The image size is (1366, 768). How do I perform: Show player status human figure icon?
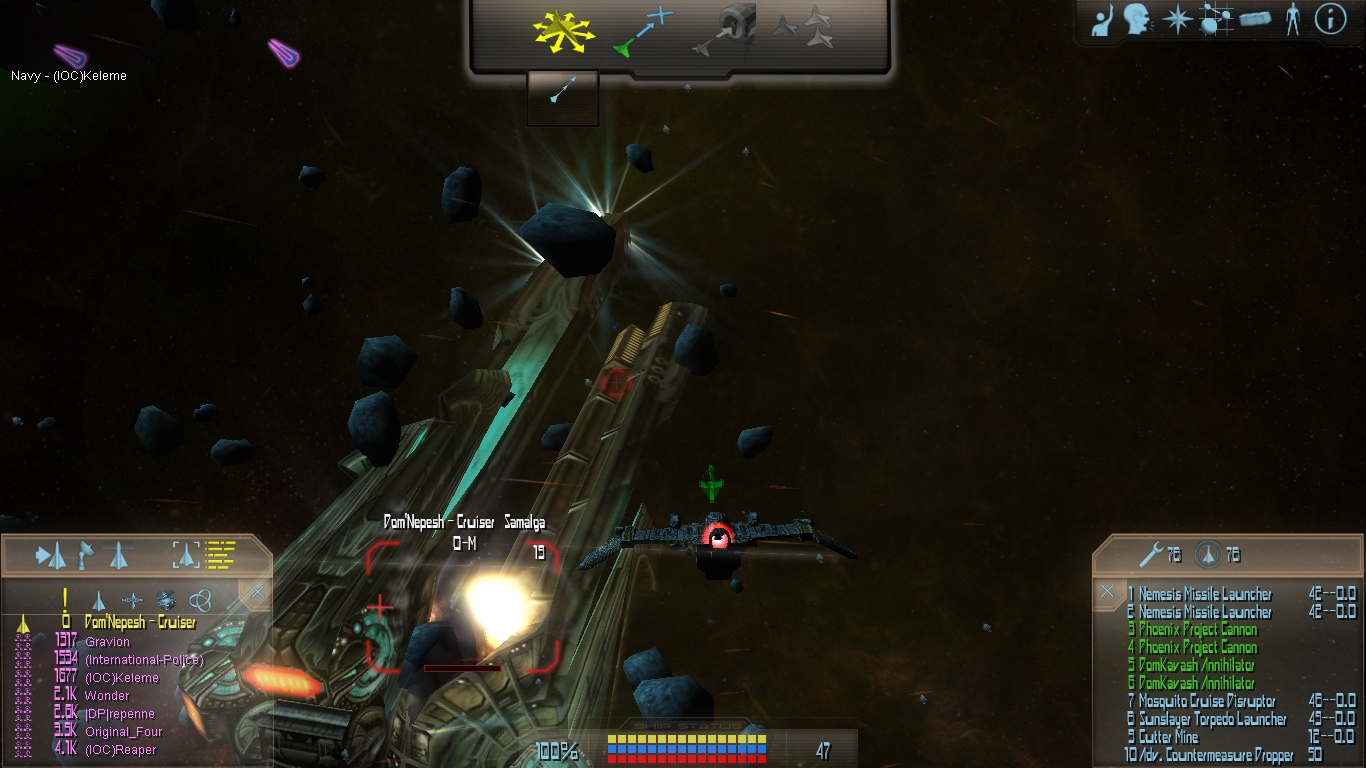pyautogui.click(x=1293, y=20)
